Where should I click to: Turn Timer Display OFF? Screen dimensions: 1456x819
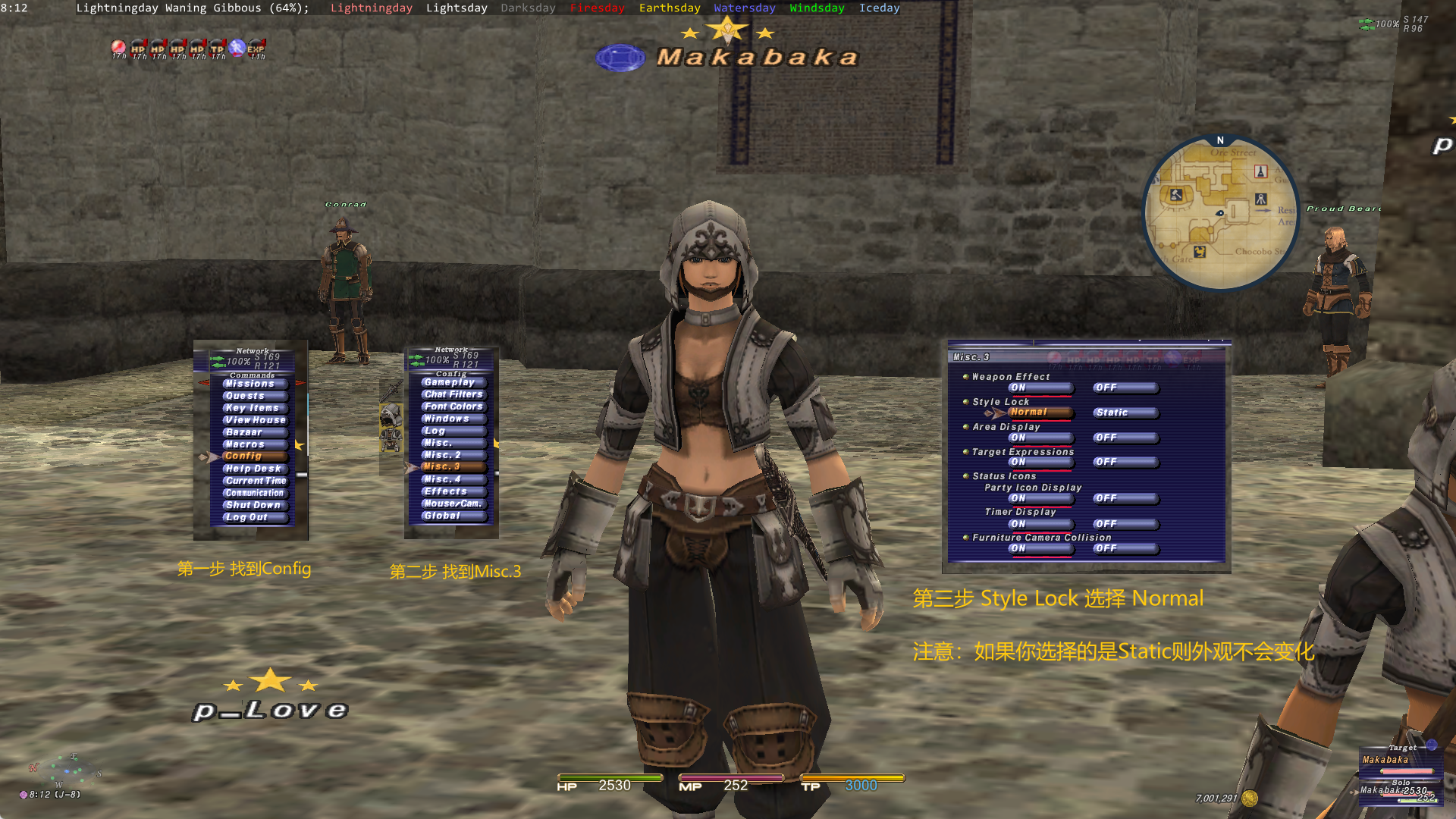(x=1107, y=524)
